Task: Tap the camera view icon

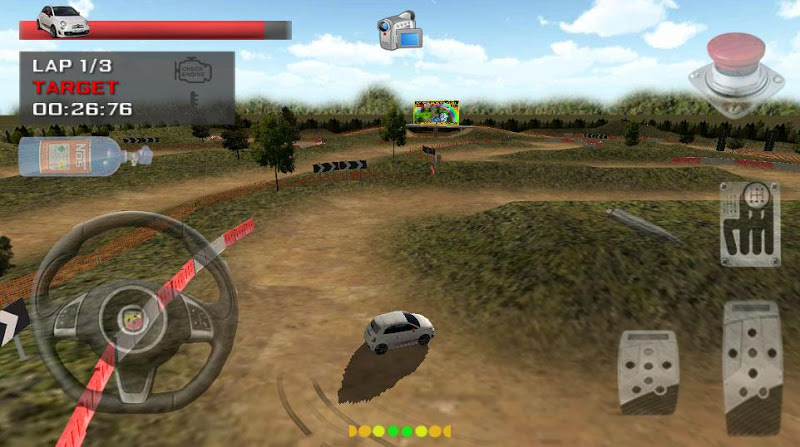Action: click(400, 30)
